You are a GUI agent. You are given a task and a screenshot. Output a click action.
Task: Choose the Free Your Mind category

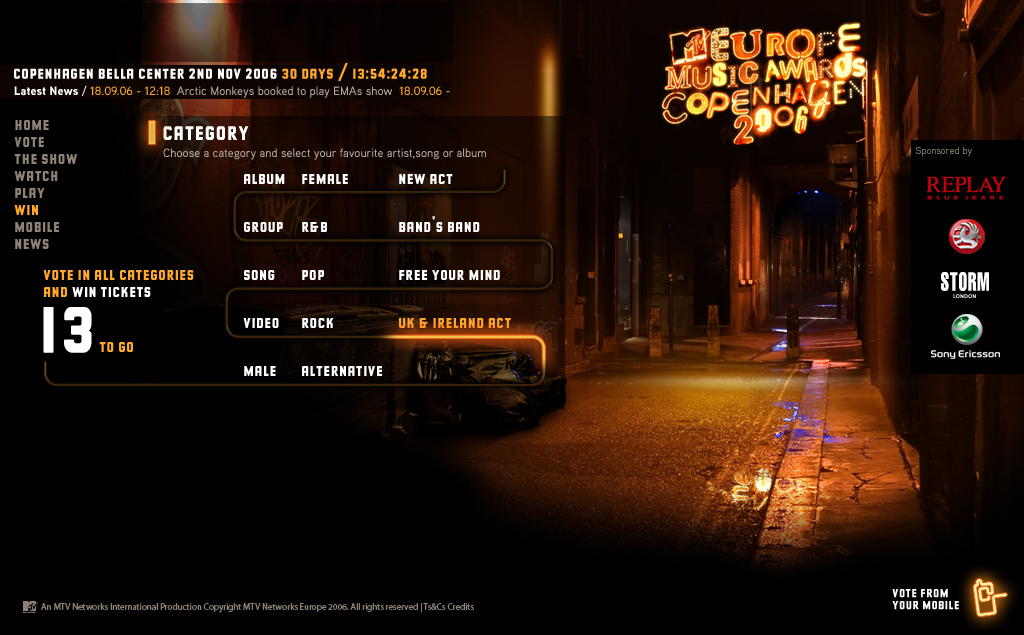coord(449,276)
